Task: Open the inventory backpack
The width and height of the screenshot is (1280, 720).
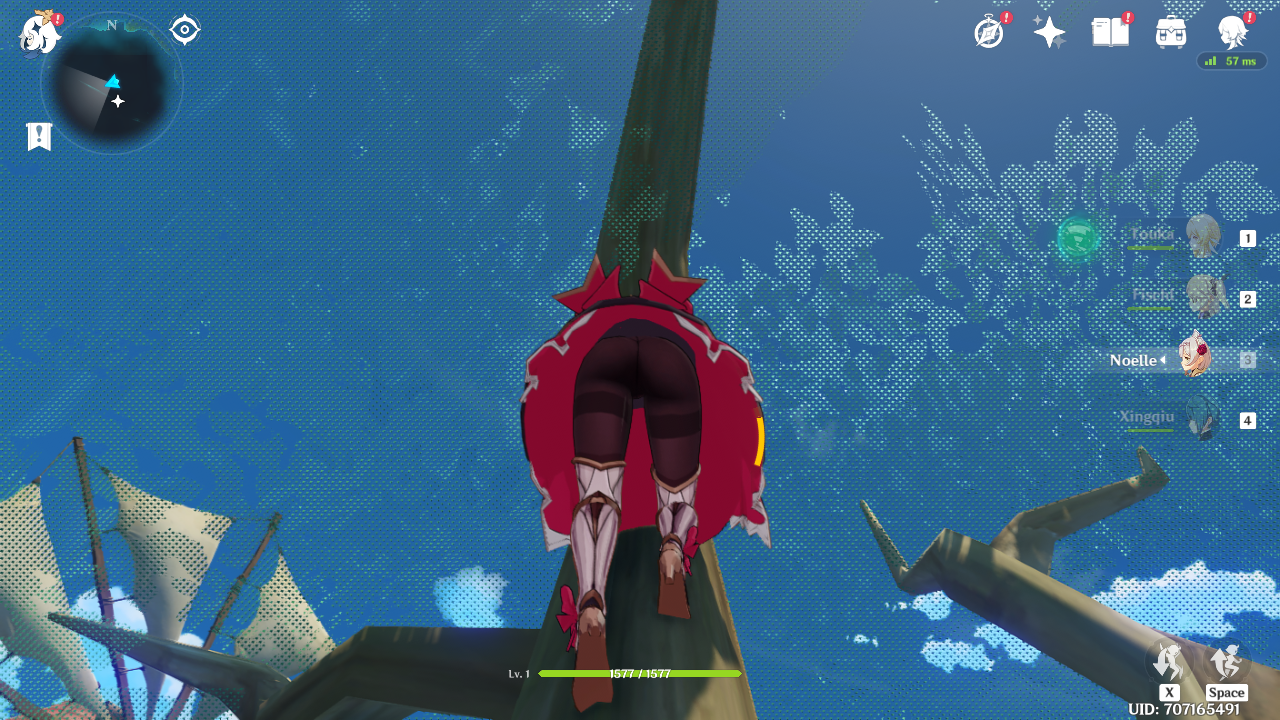Action: 1171,32
